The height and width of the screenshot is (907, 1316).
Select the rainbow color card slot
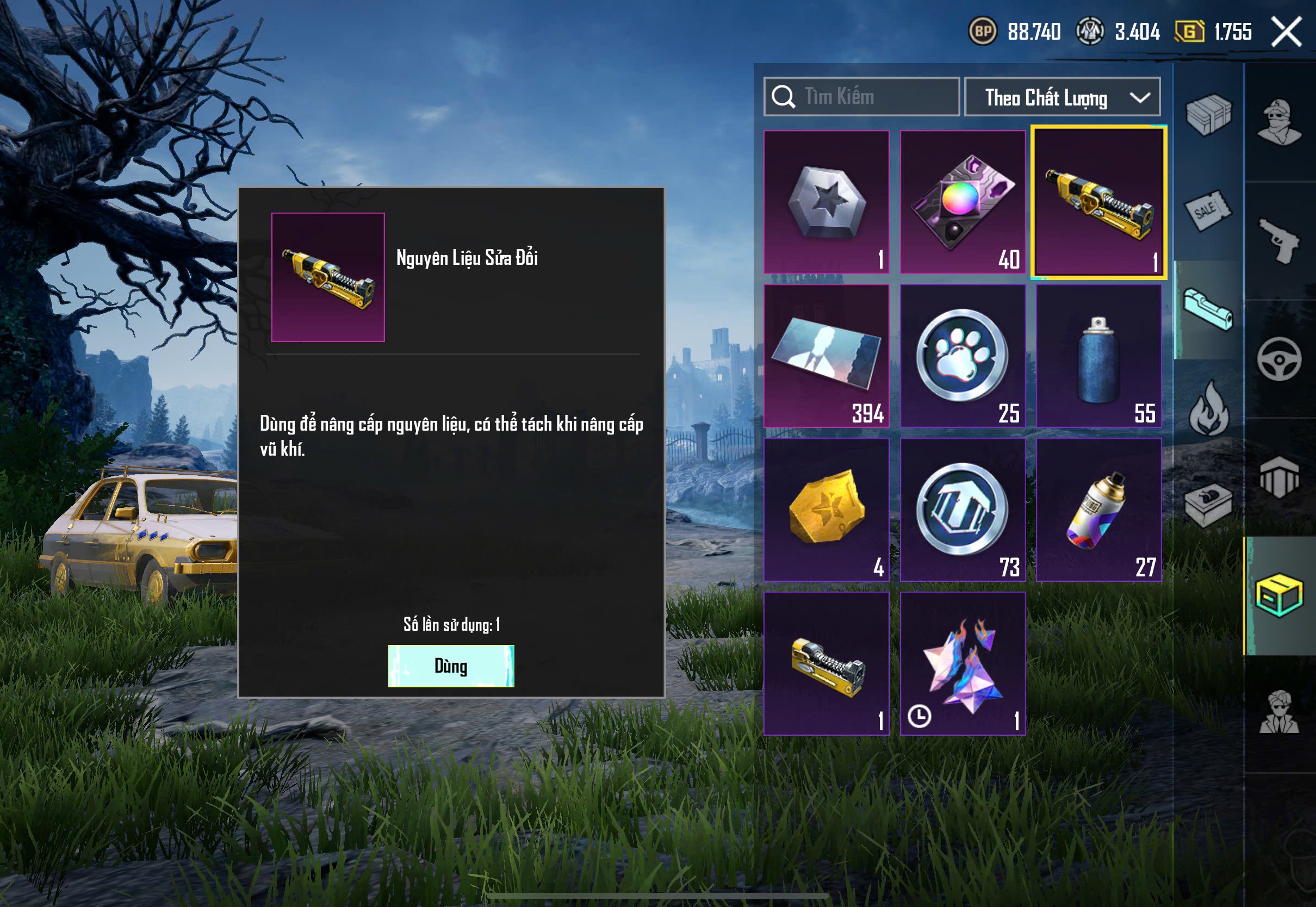[963, 202]
